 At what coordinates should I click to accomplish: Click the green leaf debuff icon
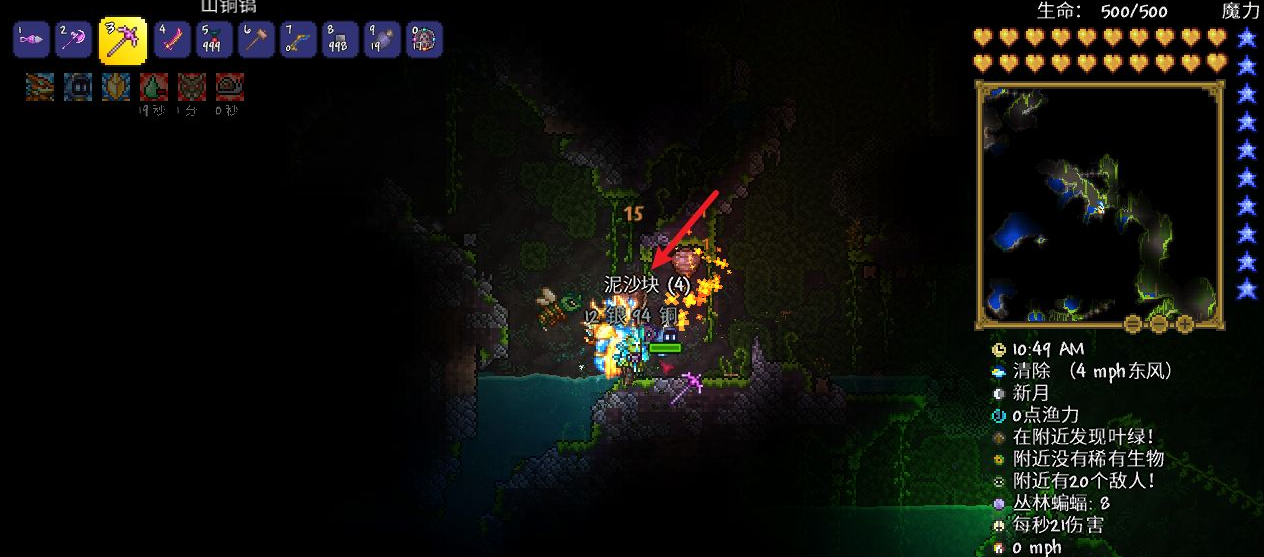click(x=154, y=87)
